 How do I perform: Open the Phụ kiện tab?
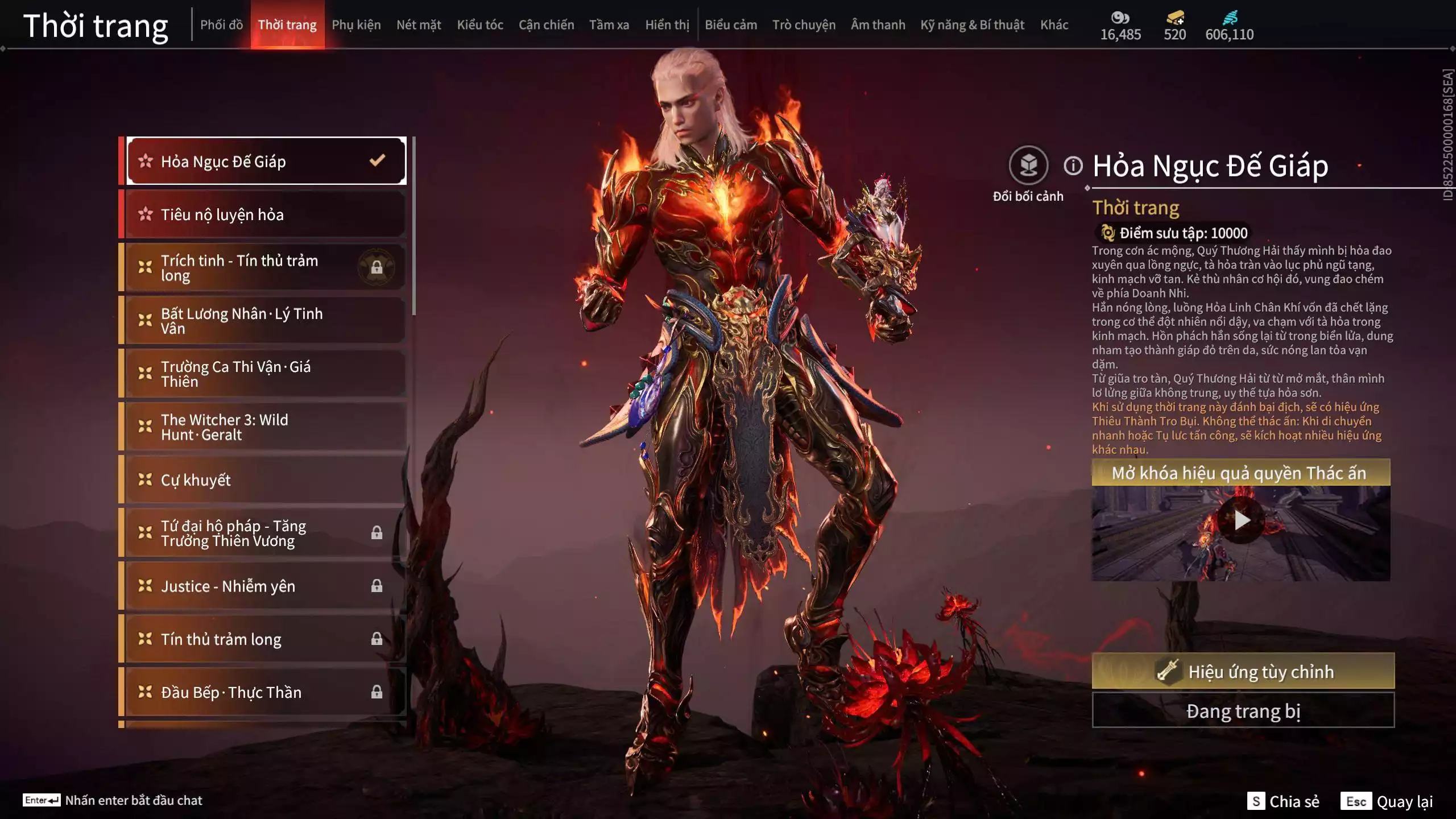[356, 25]
